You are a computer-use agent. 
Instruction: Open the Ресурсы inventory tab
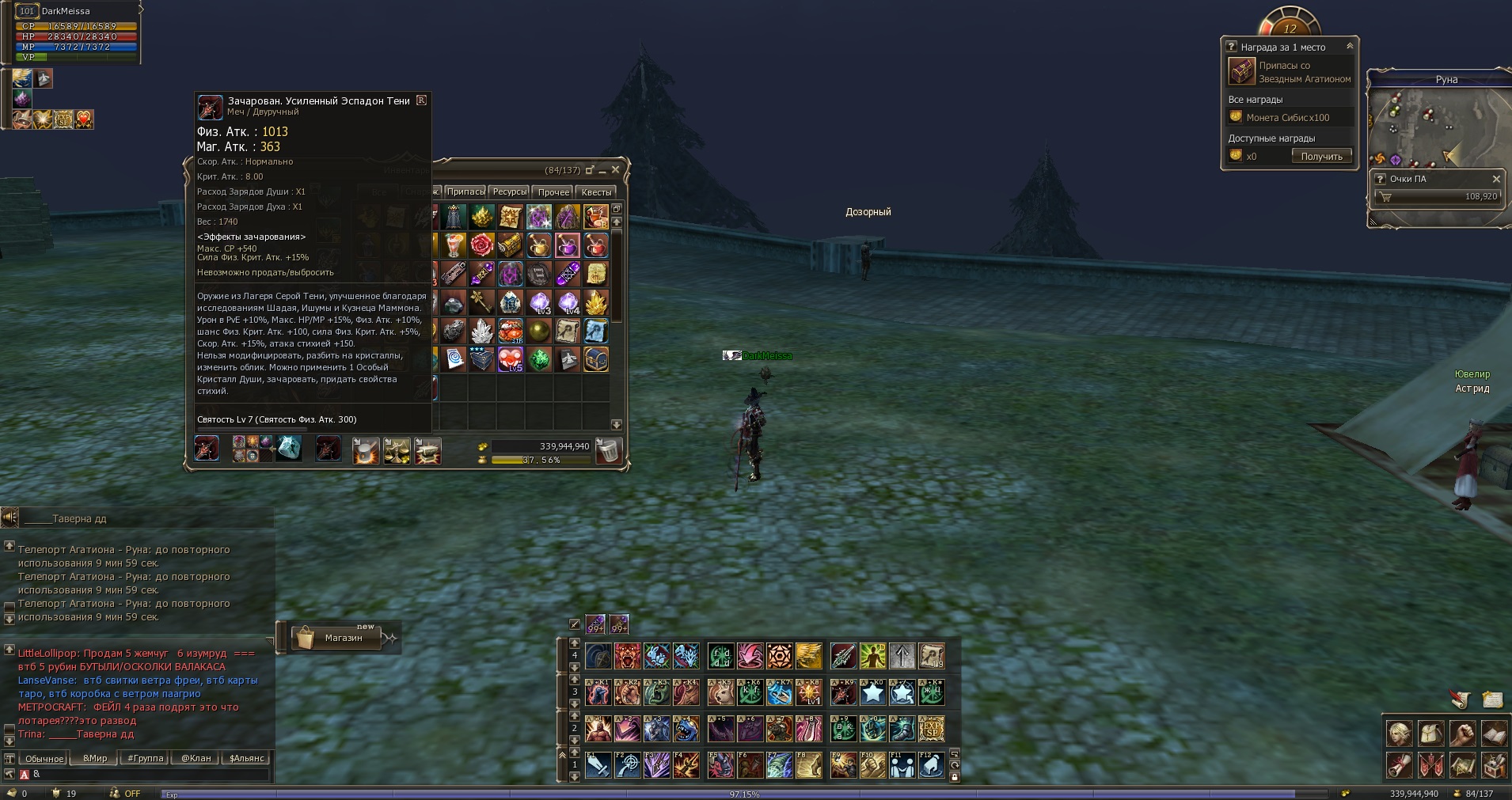(509, 192)
